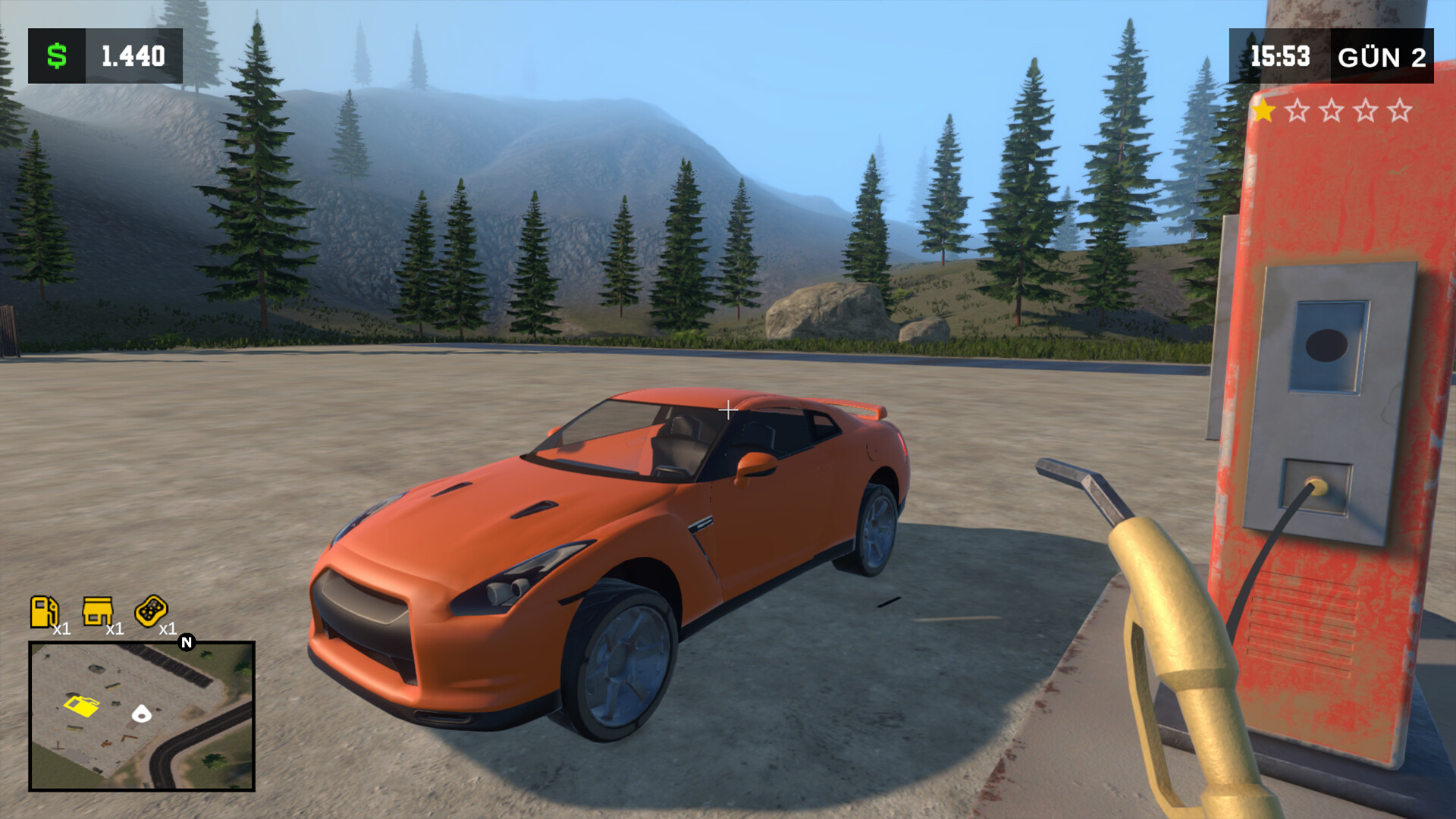Screen dimensions: 1456x819
Task: Click the yellow car icon on the minimap
Action: click(83, 708)
